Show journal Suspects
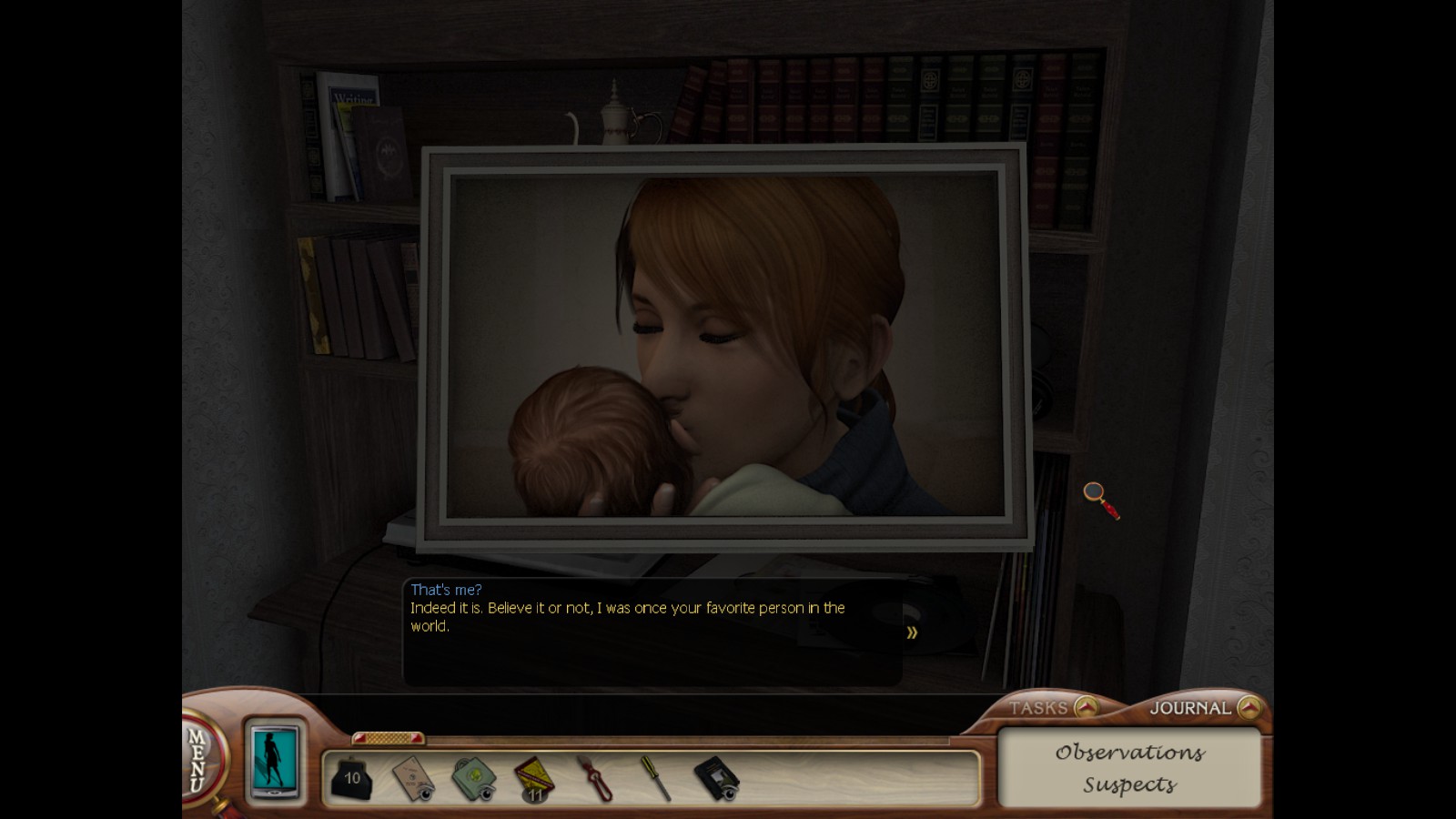The width and height of the screenshot is (1456, 819). pyautogui.click(x=1129, y=784)
